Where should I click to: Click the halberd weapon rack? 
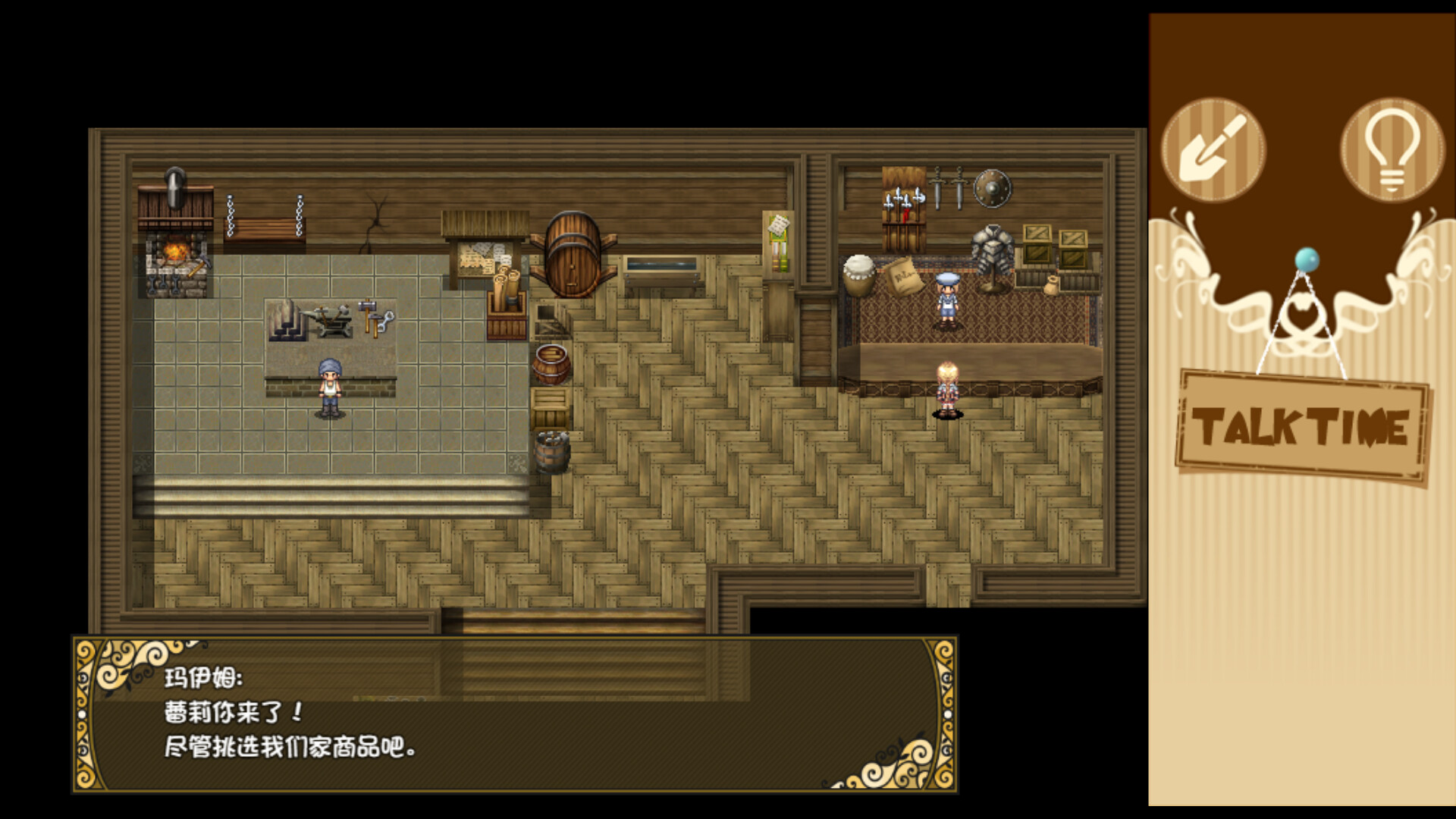904,197
